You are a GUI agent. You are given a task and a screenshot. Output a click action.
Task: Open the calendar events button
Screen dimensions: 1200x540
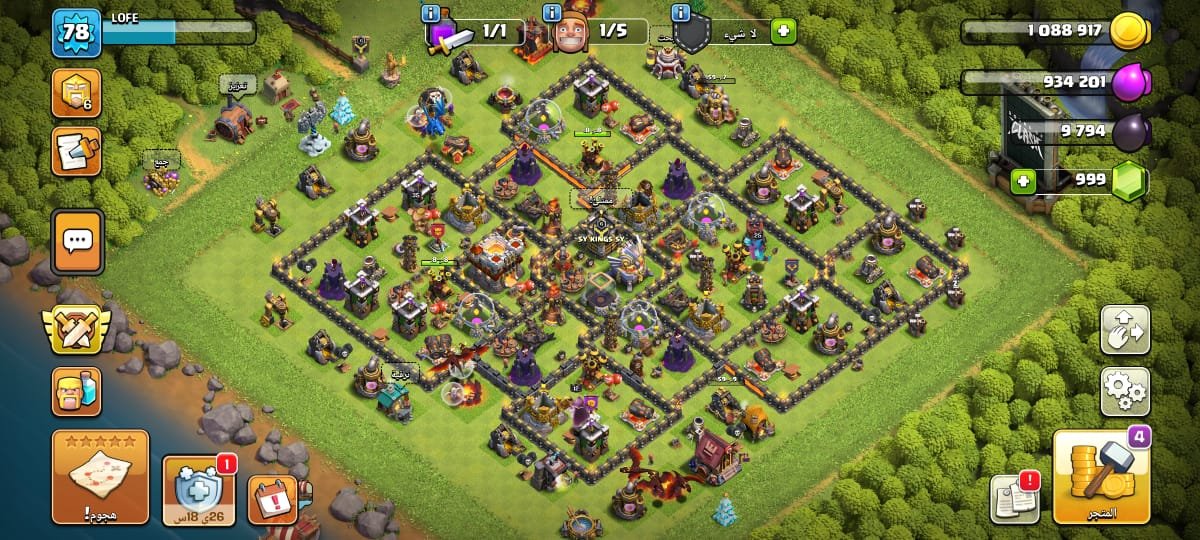272,499
